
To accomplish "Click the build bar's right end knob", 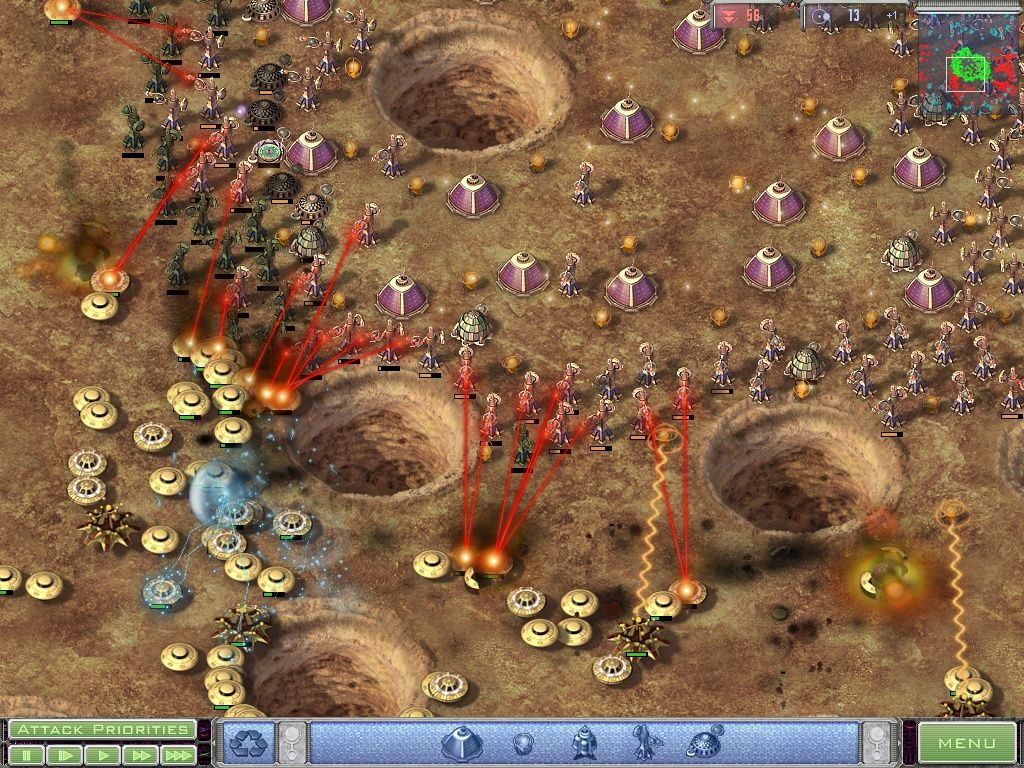I will 877,743.
